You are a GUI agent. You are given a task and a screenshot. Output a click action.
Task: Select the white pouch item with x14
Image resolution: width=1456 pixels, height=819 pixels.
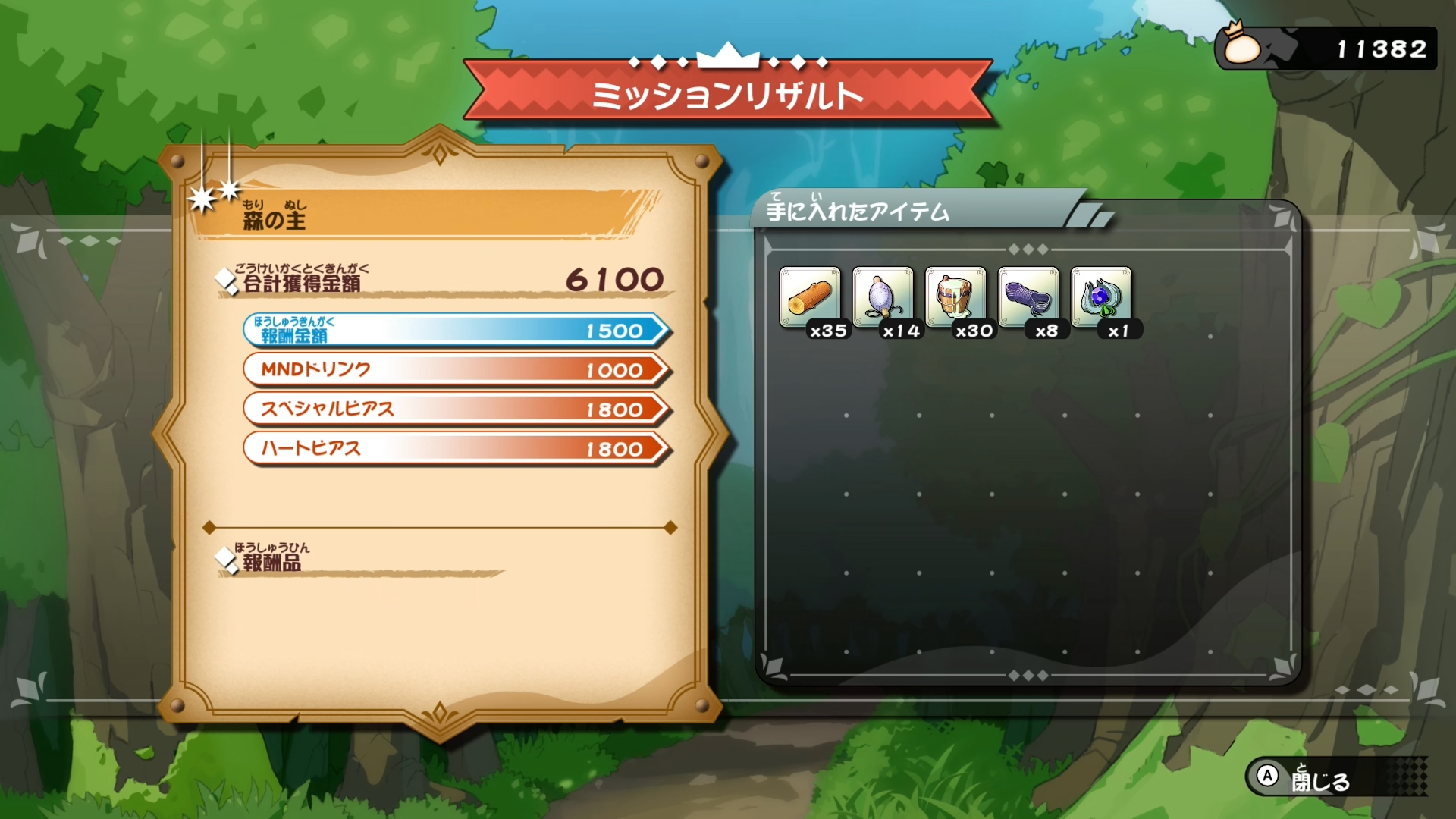[x=883, y=297]
